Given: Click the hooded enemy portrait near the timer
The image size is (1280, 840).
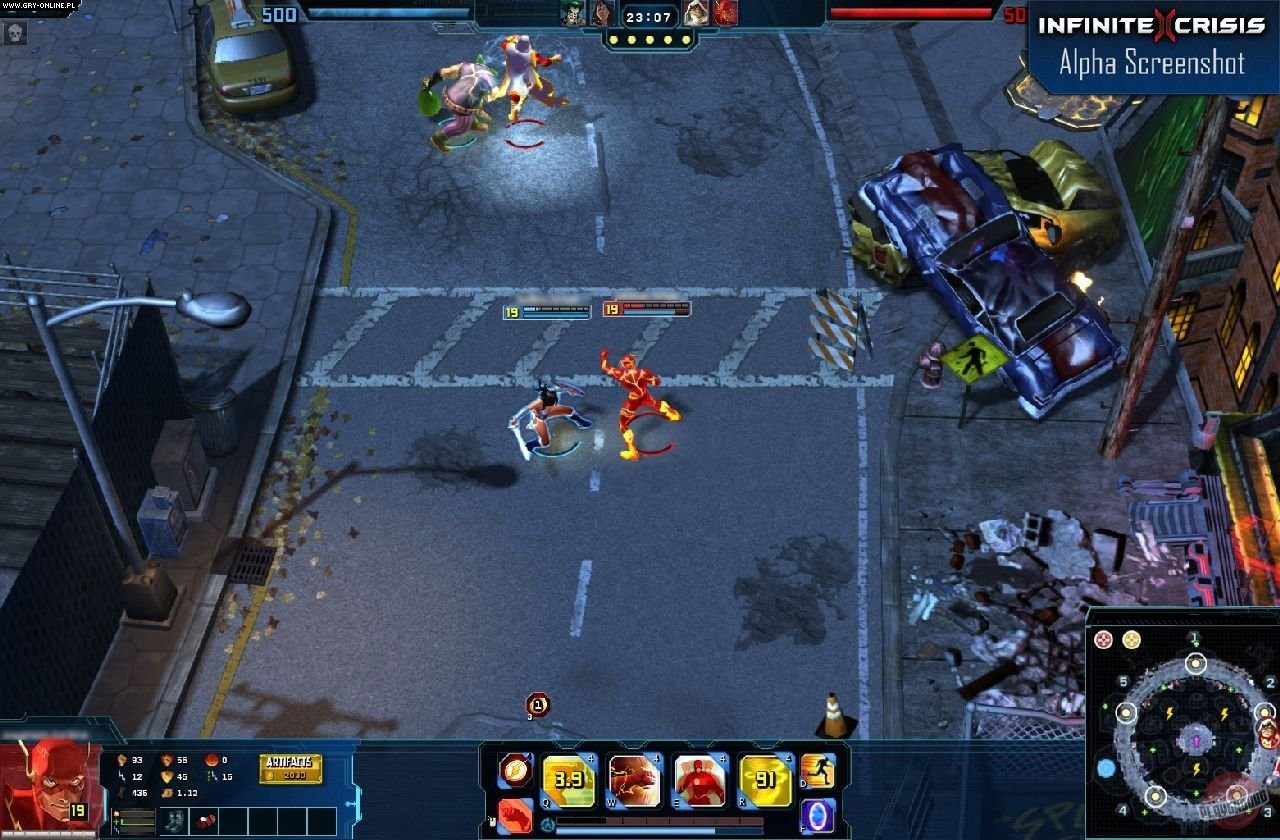Looking at the screenshot, I should pyautogui.click(x=695, y=12).
